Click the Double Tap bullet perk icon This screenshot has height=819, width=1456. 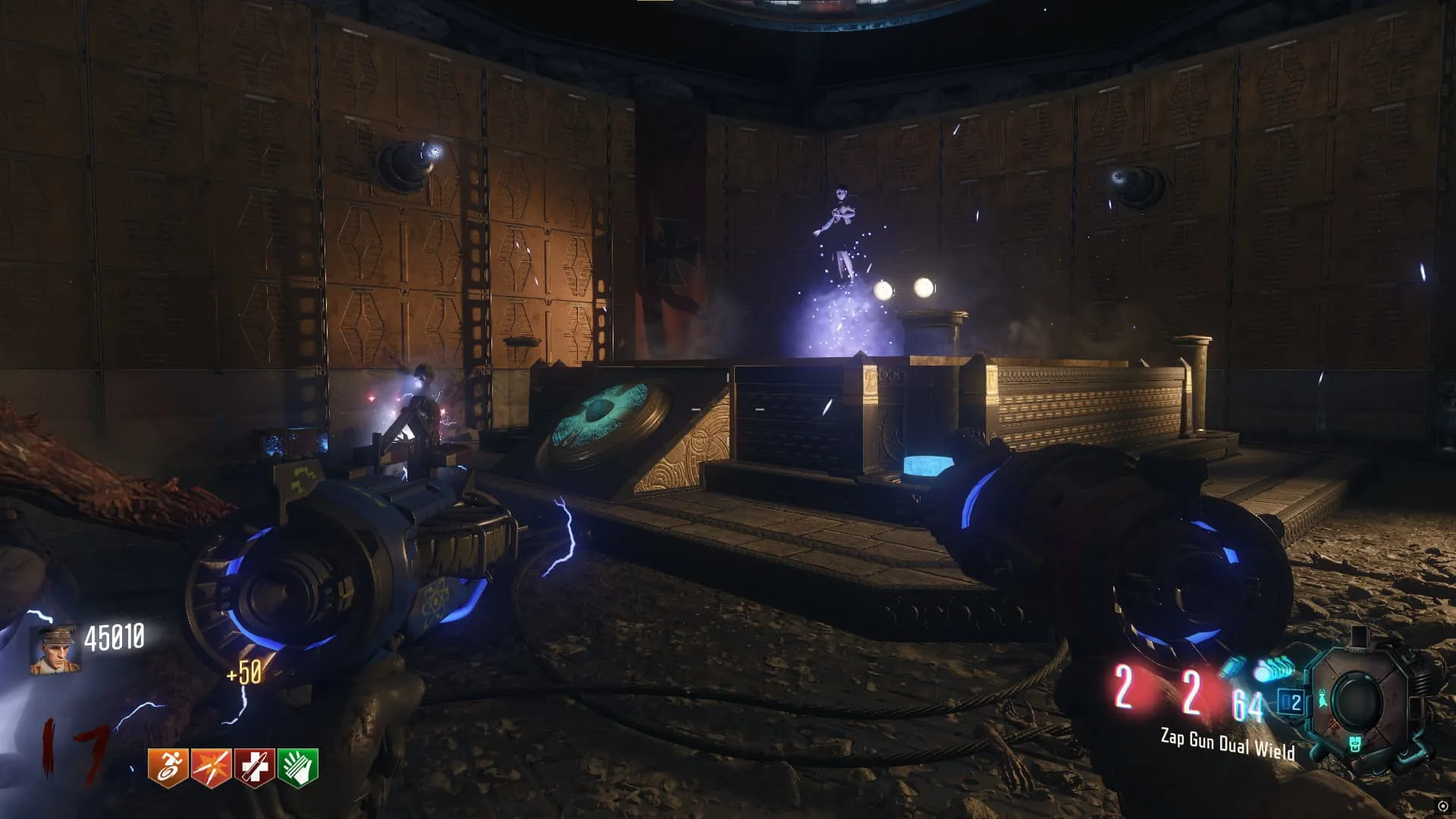[211, 767]
